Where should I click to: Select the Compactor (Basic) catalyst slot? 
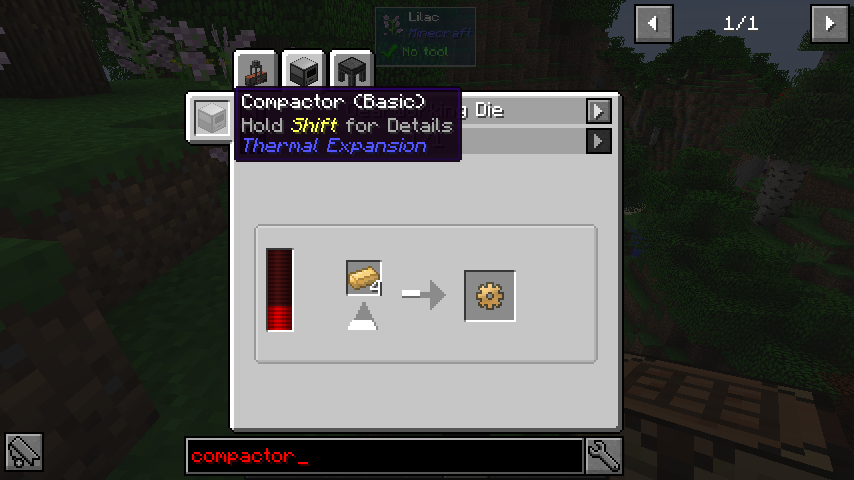(211, 118)
